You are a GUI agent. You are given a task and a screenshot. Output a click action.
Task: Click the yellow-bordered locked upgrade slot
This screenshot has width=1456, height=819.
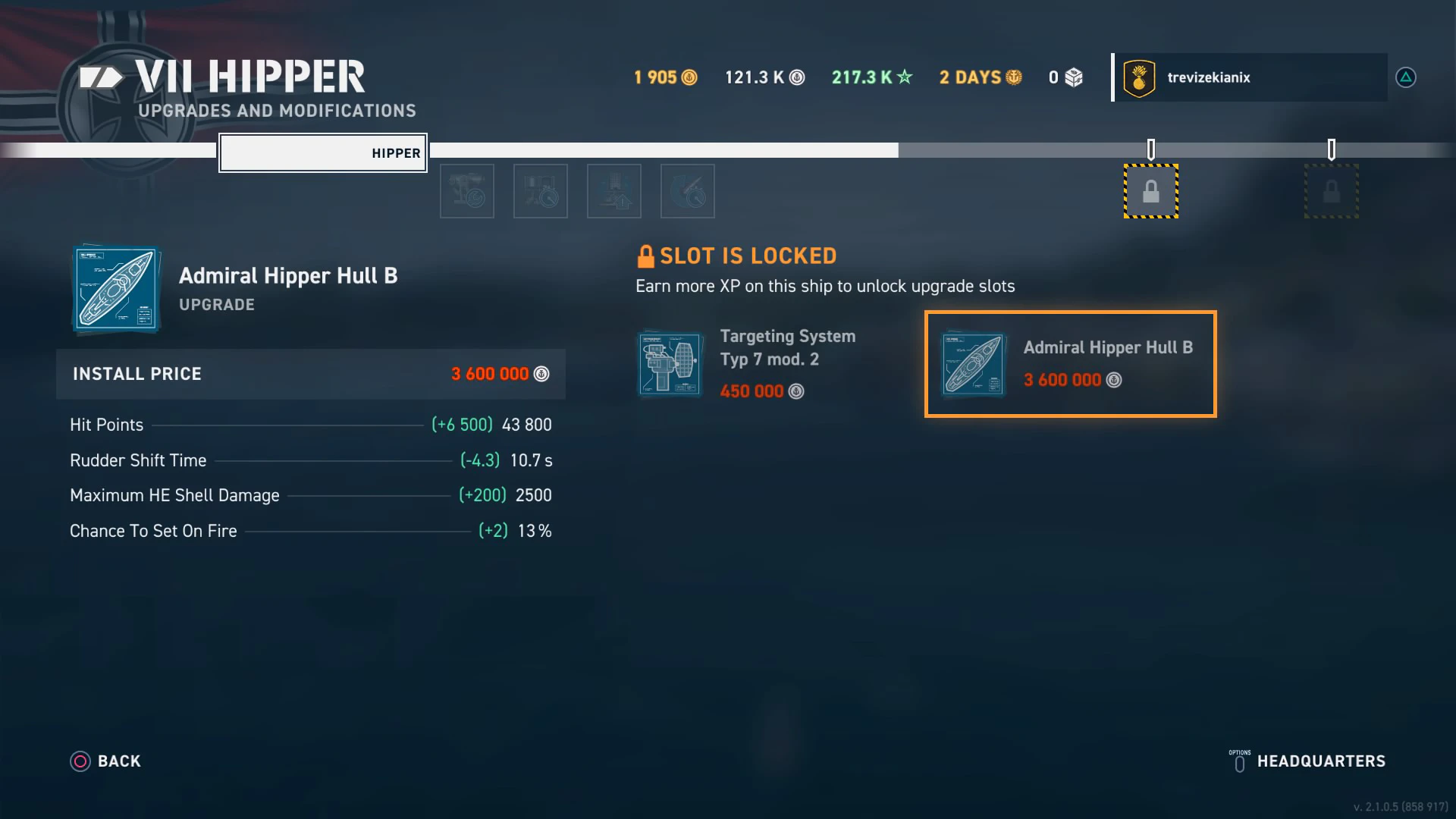1150,191
